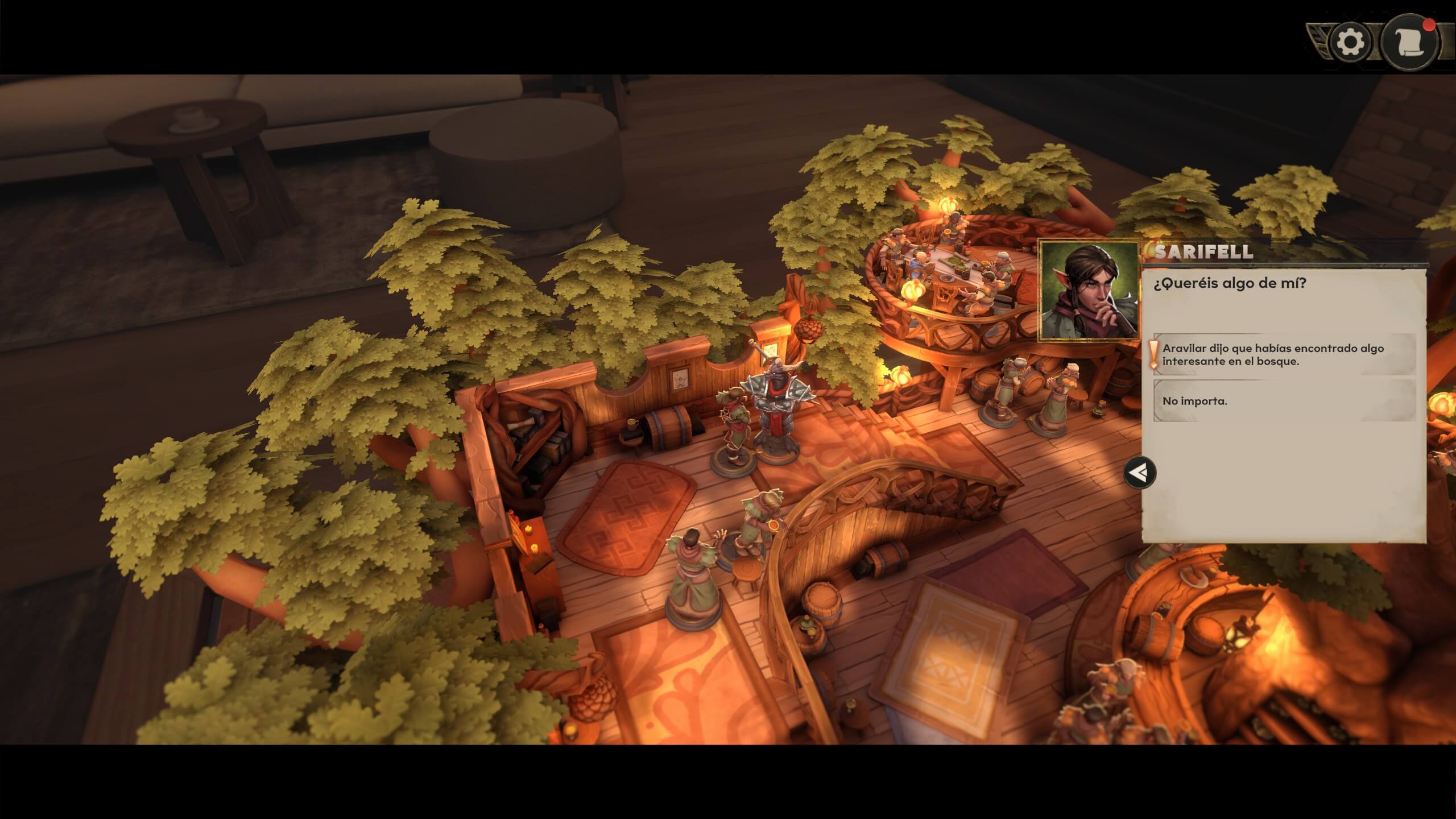The width and height of the screenshot is (1456, 819).
Task: Choose the "No importa." reply
Action: tap(1283, 401)
